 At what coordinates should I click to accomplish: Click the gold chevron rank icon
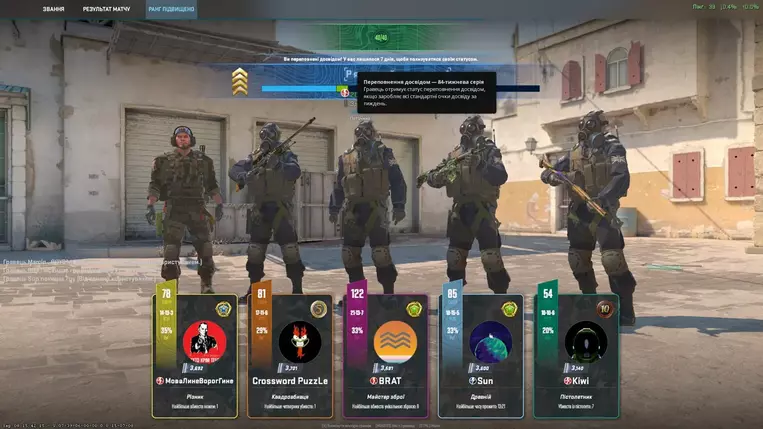pyautogui.click(x=240, y=81)
